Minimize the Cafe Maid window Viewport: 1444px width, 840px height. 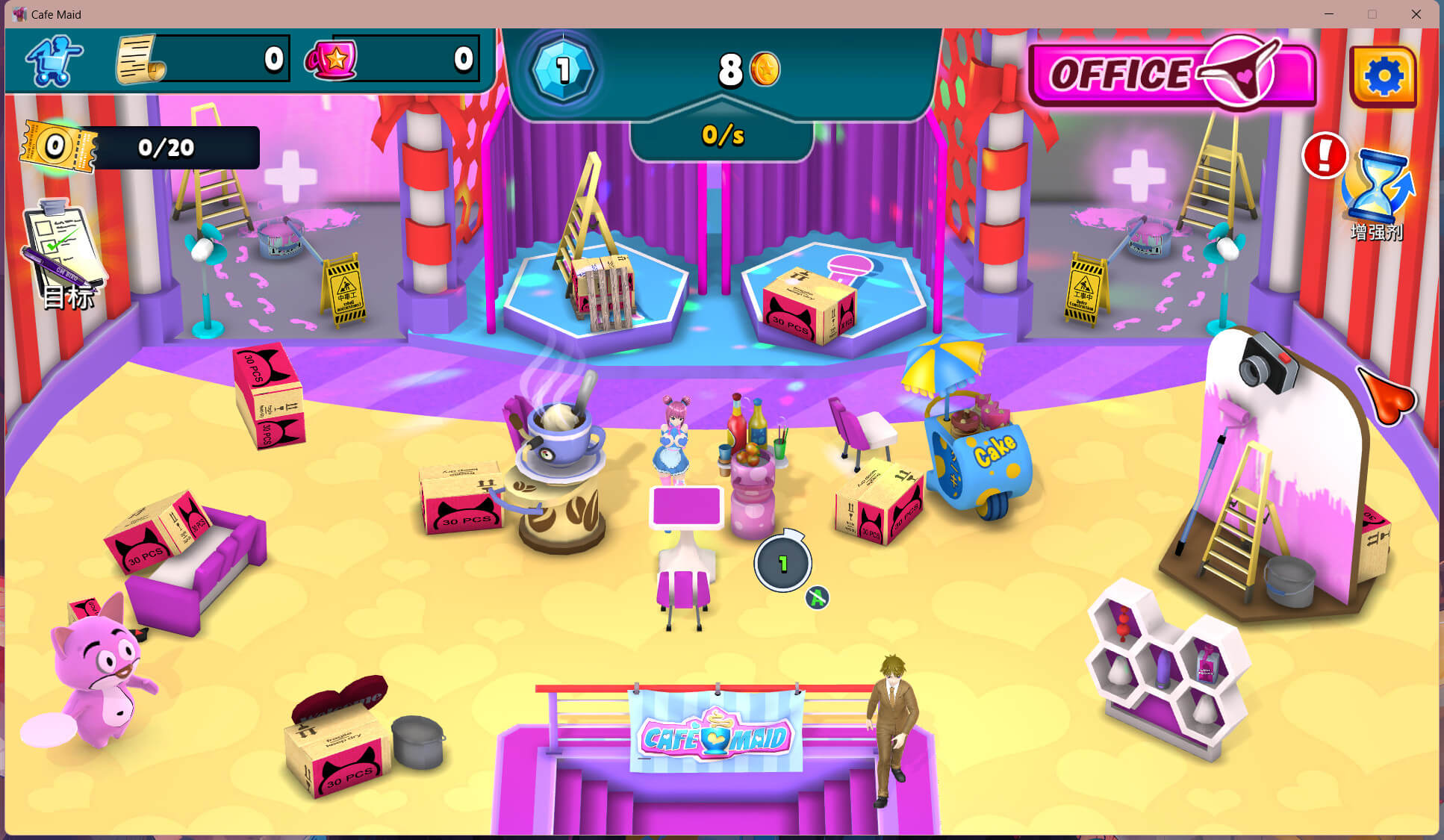[1328, 14]
